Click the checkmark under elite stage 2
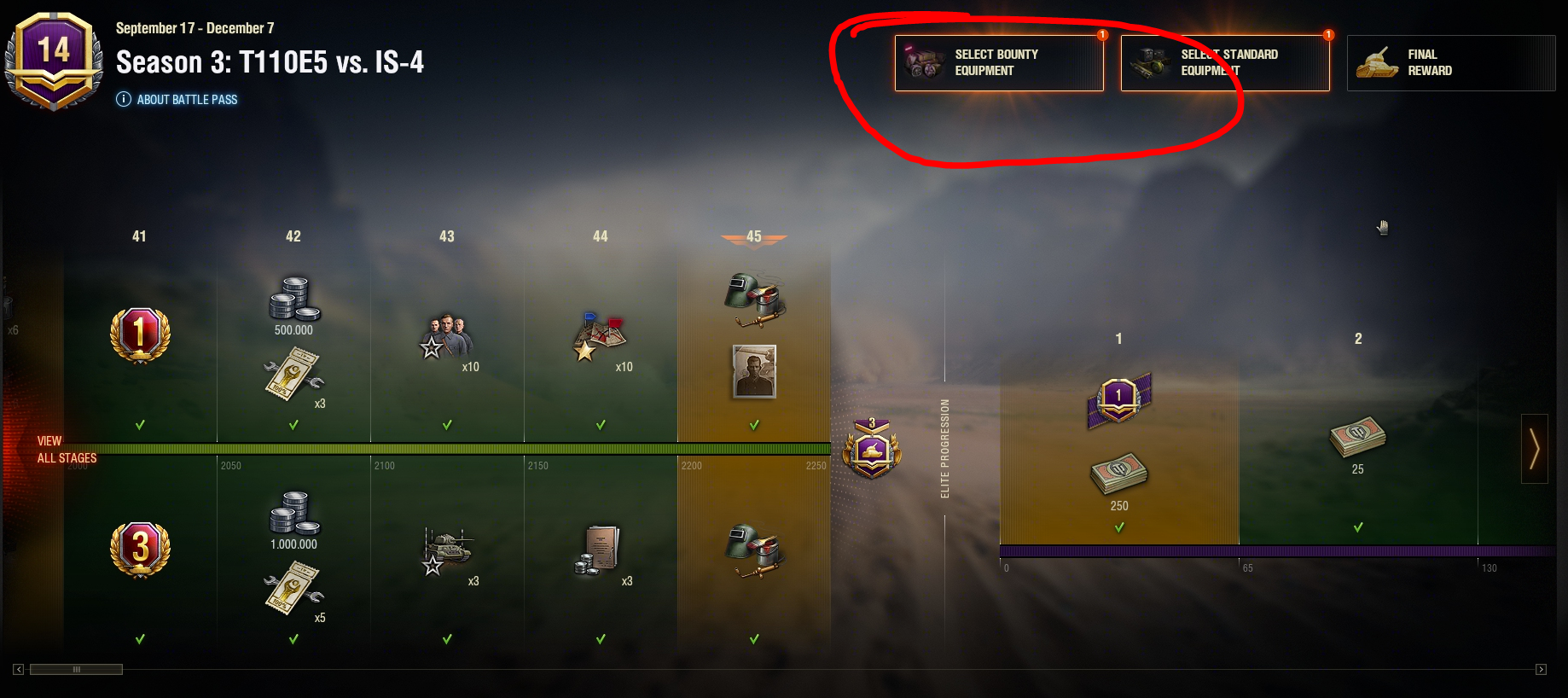1568x698 pixels. click(x=1356, y=528)
